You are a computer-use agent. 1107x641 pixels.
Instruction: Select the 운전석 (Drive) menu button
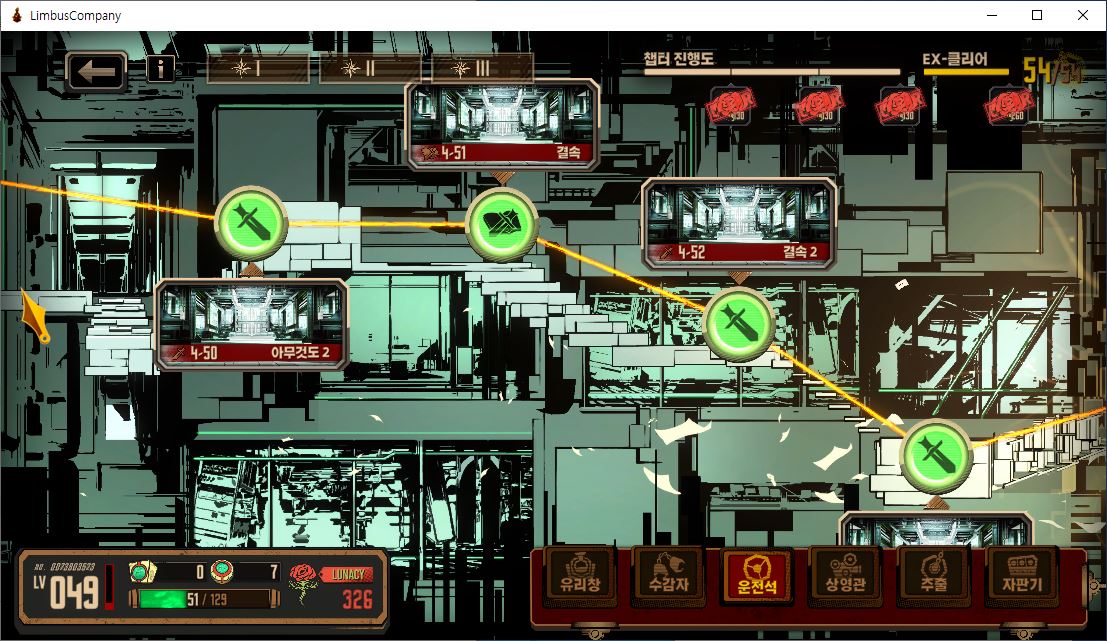[x=757, y=575]
